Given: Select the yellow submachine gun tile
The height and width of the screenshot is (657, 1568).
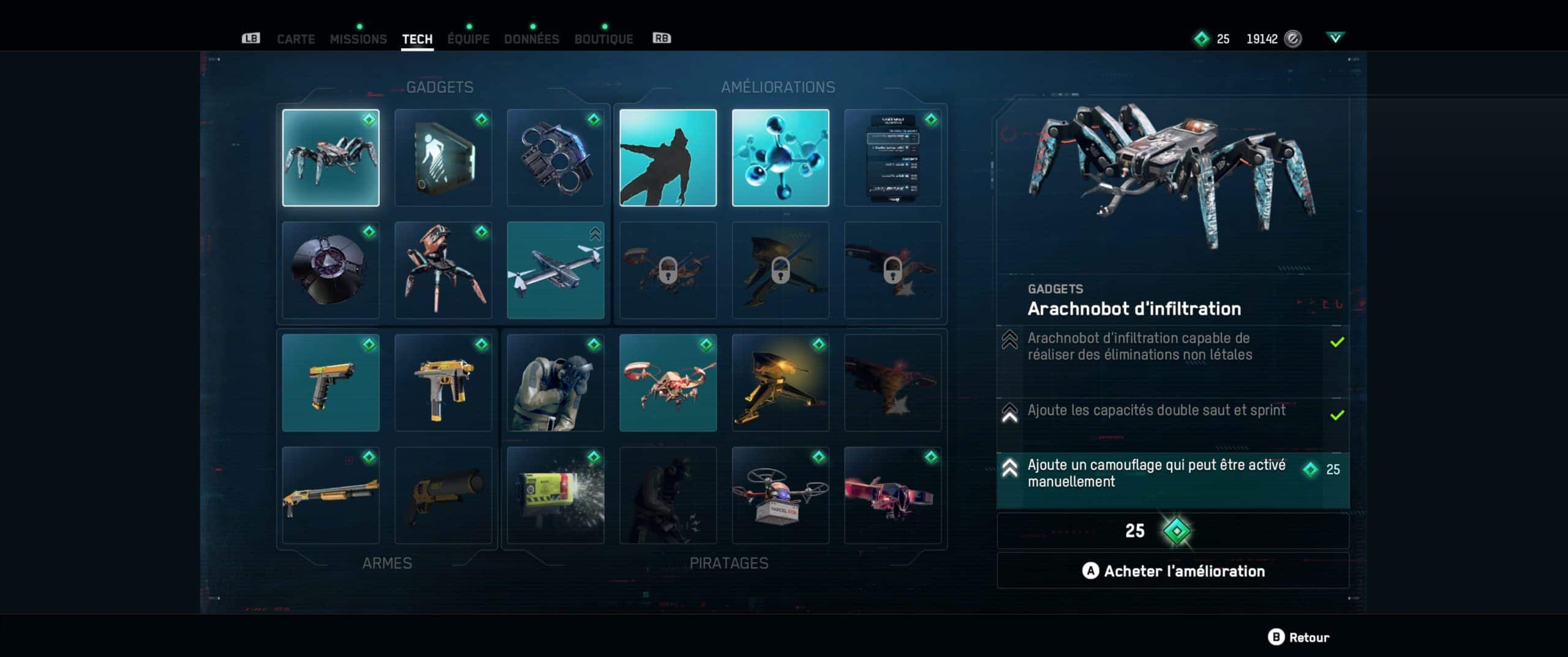Looking at the screenshot, I should point(443,383).
